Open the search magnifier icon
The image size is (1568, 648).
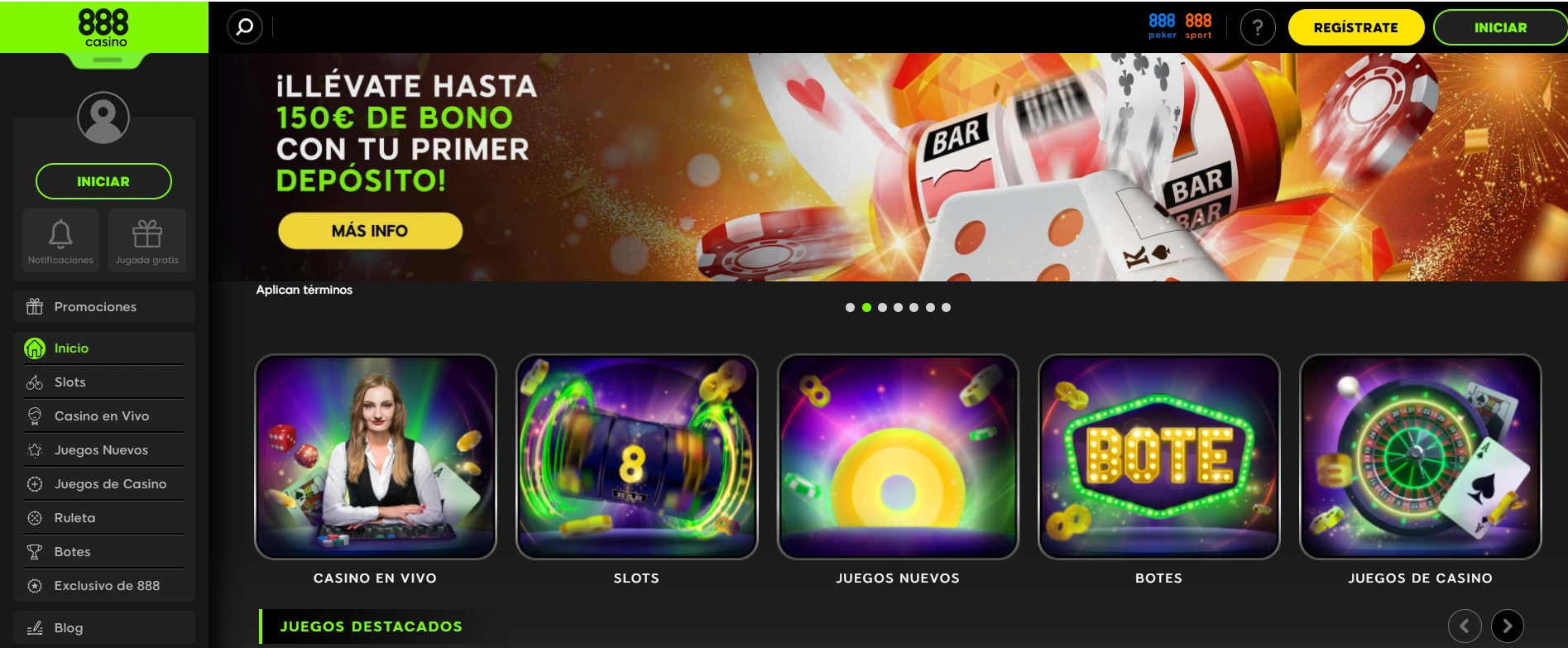click(x=243, y=26)
